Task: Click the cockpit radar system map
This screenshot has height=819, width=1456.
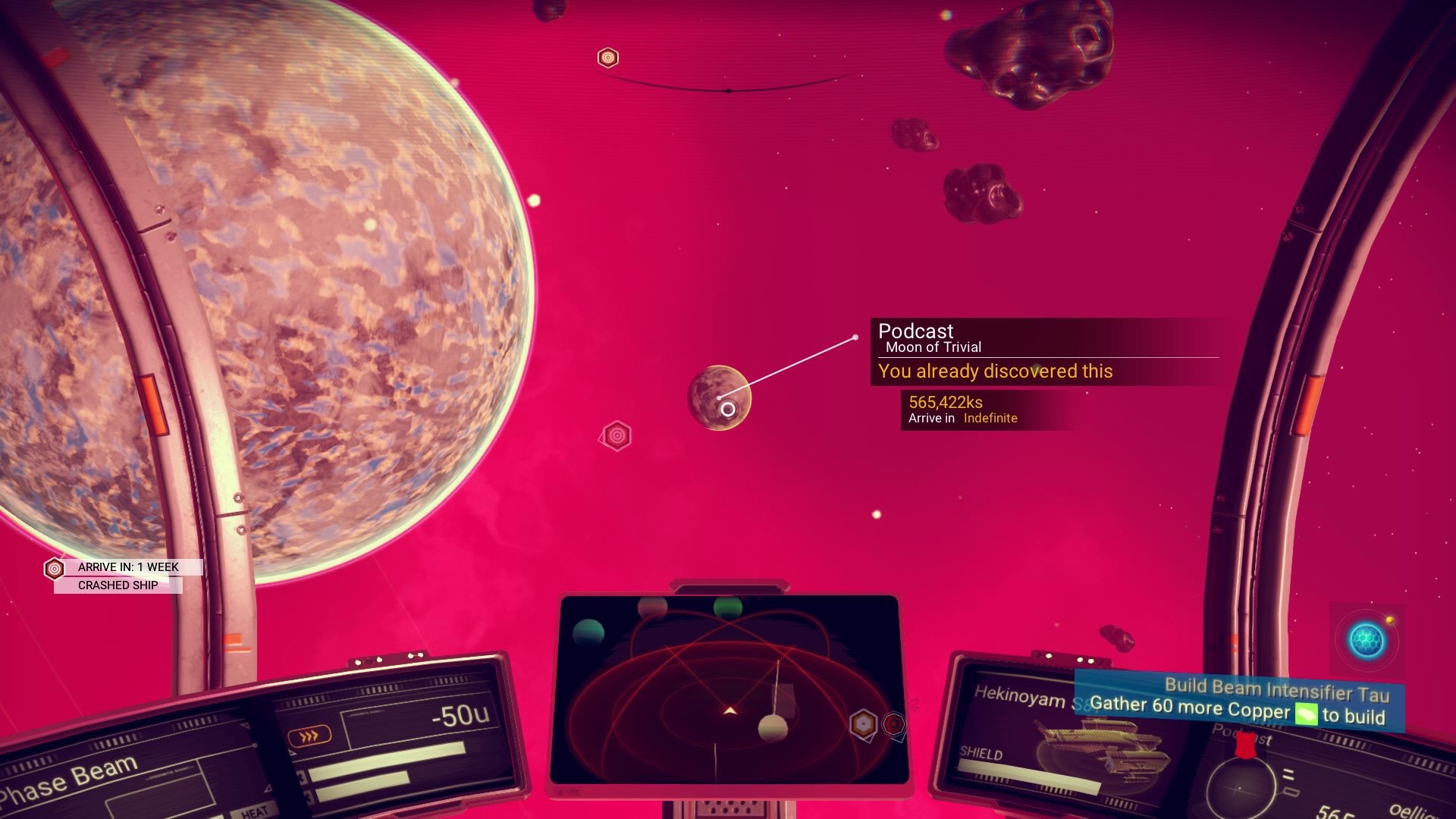Action: pyautogui.click(x=728, y=690)
